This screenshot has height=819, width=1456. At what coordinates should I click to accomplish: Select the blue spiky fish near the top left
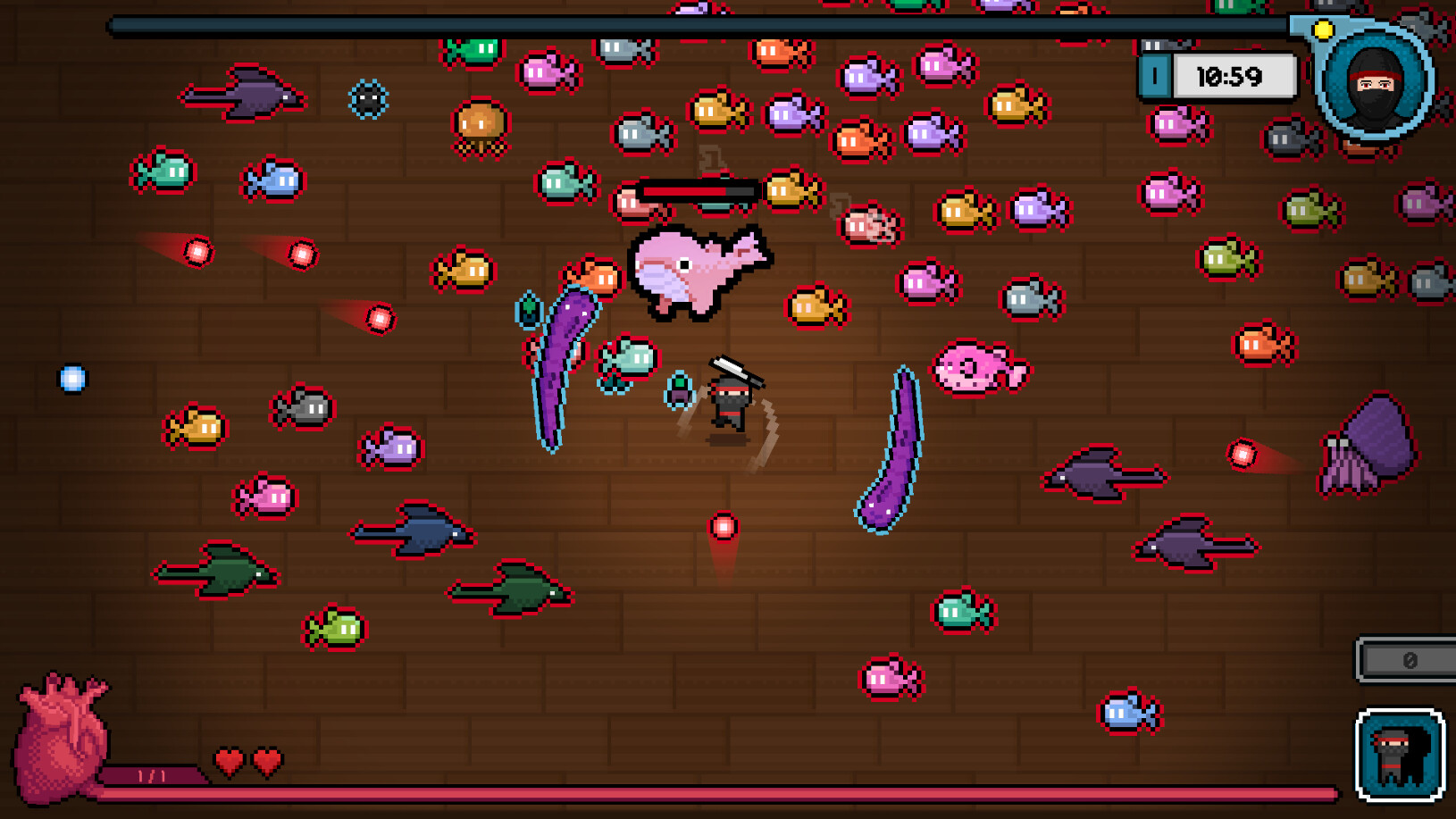point(368,100)
